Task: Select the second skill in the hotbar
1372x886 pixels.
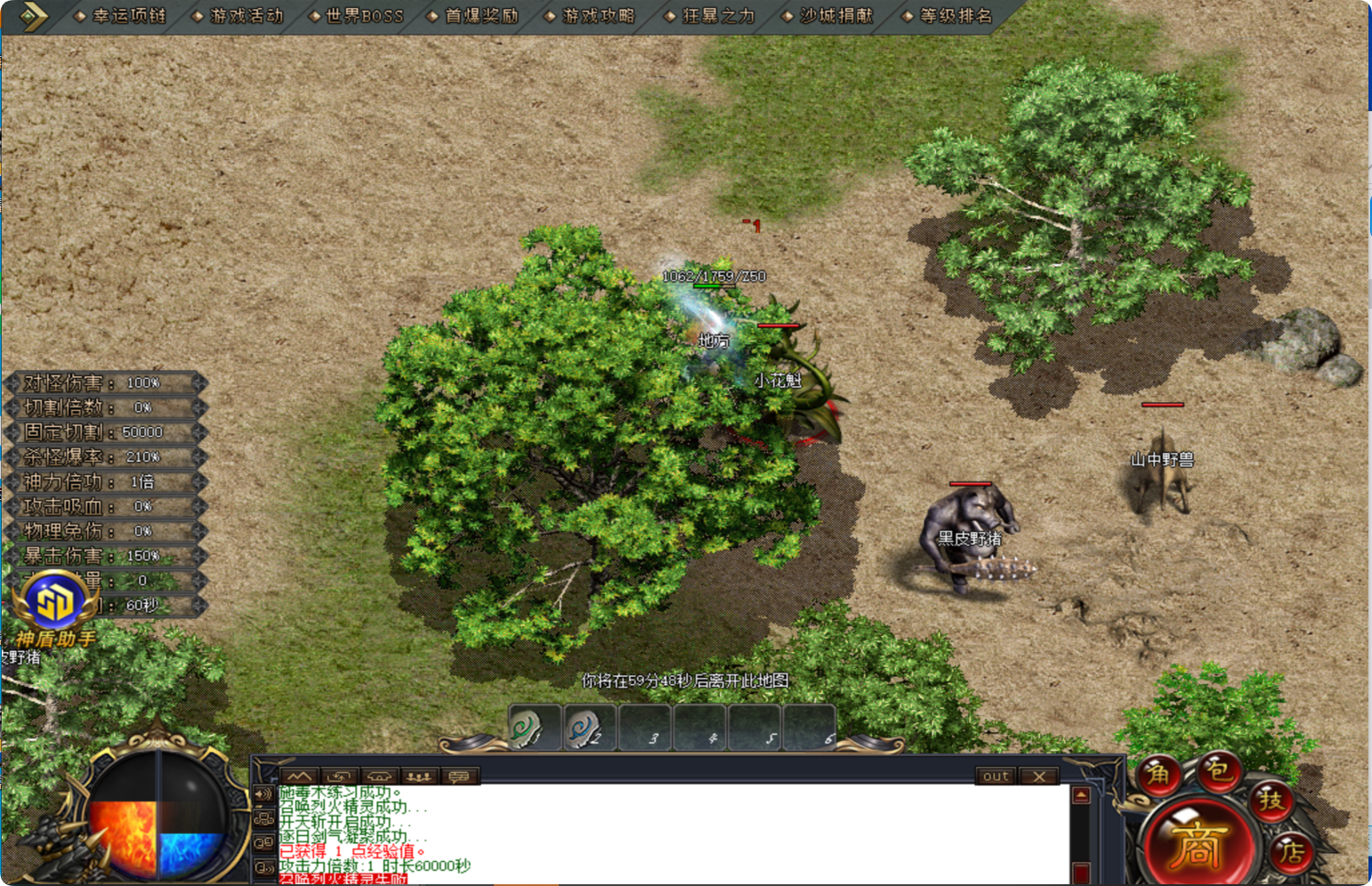Action: click(590, 728)
